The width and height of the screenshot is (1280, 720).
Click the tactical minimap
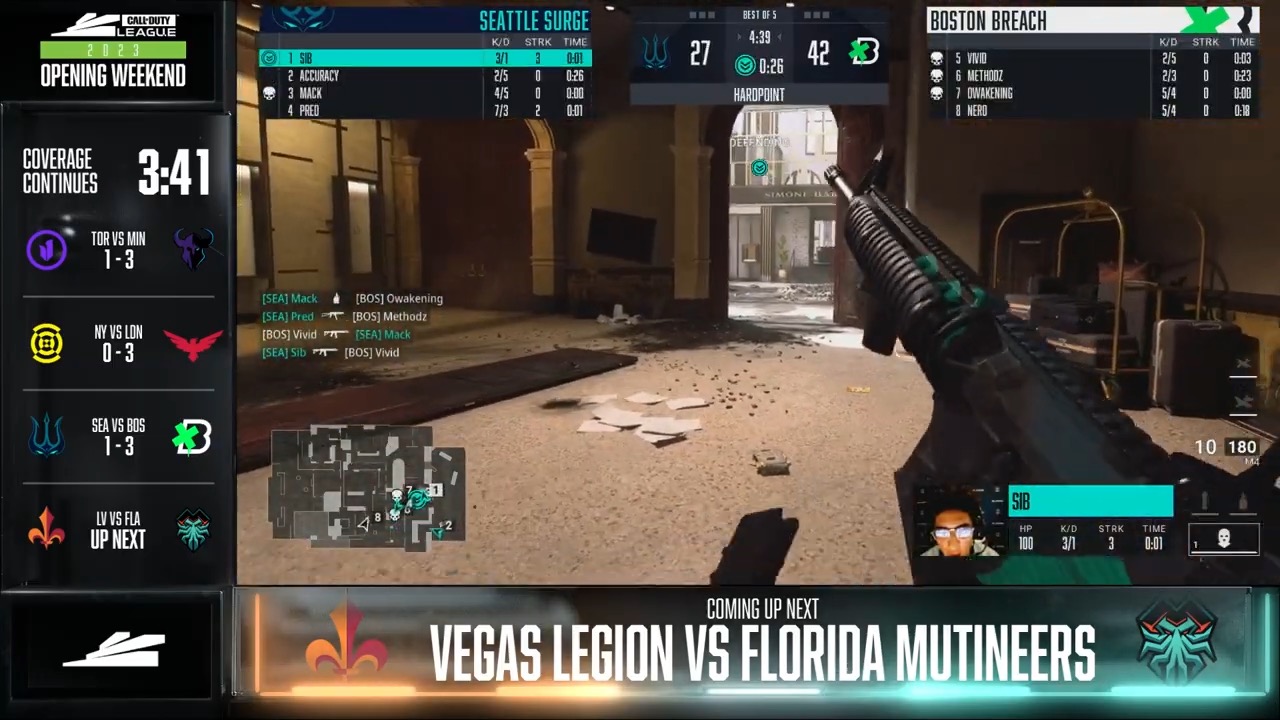367,487
